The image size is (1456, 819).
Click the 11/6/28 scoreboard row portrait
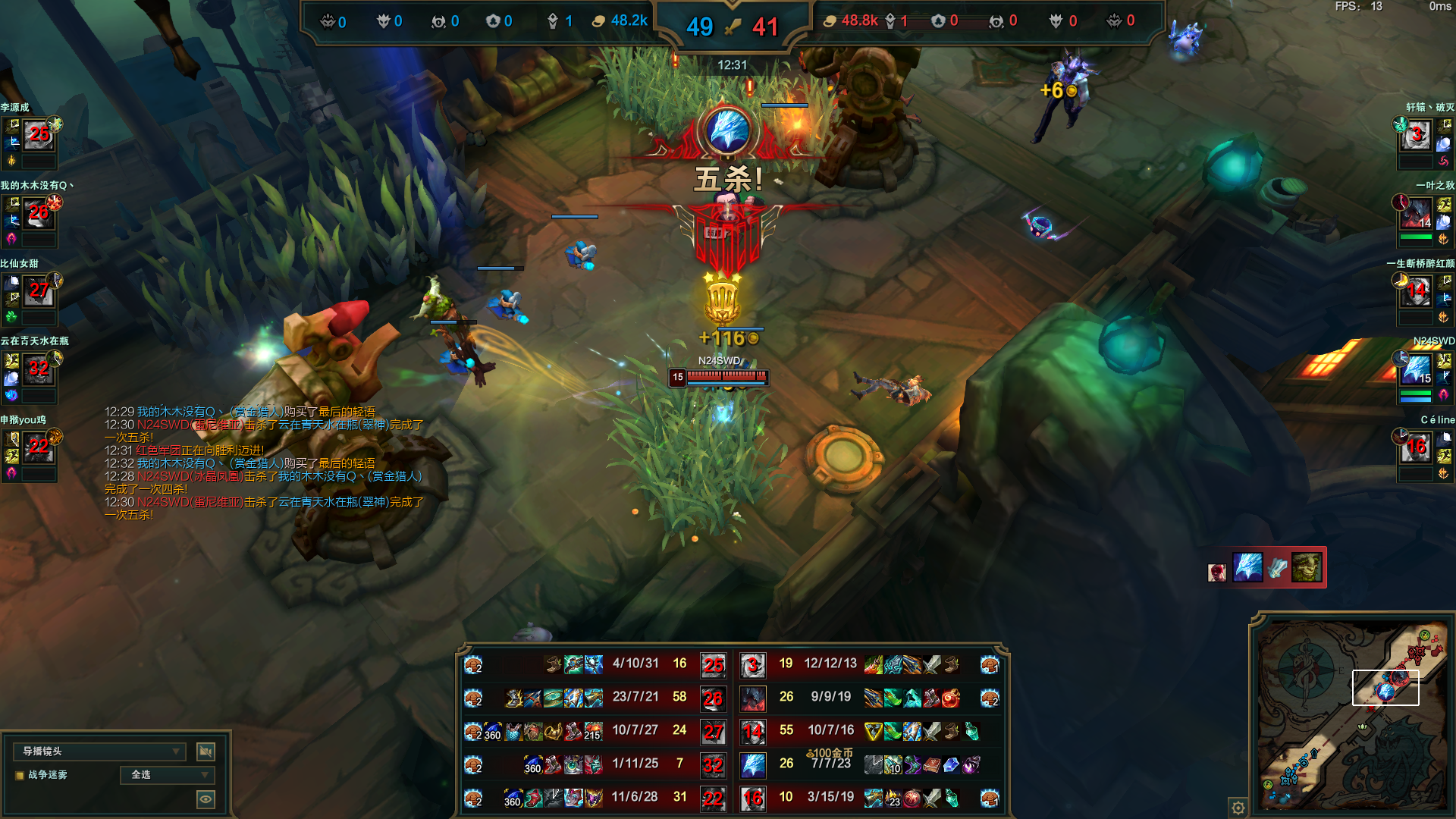coord(713,798)
